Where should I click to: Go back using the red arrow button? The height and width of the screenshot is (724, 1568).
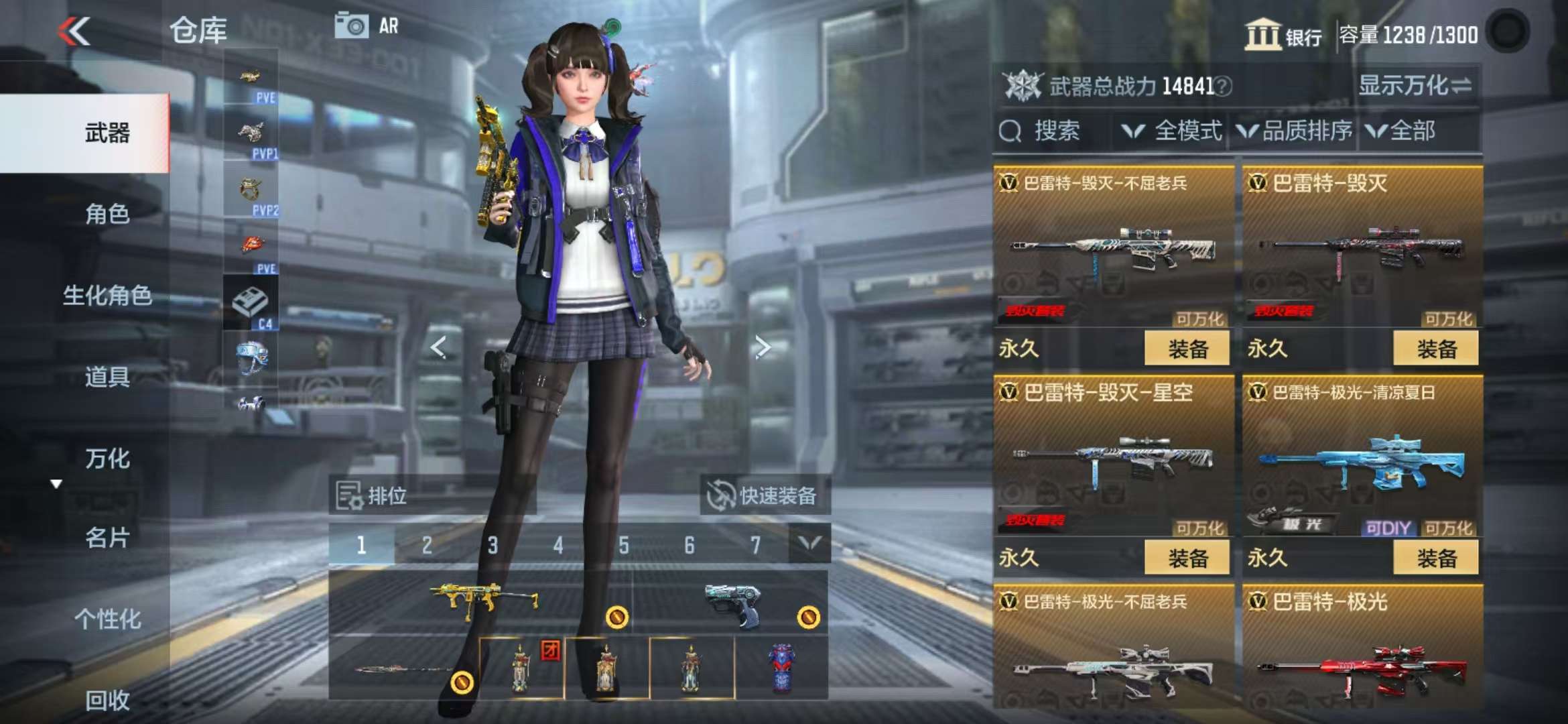[74, 32]
